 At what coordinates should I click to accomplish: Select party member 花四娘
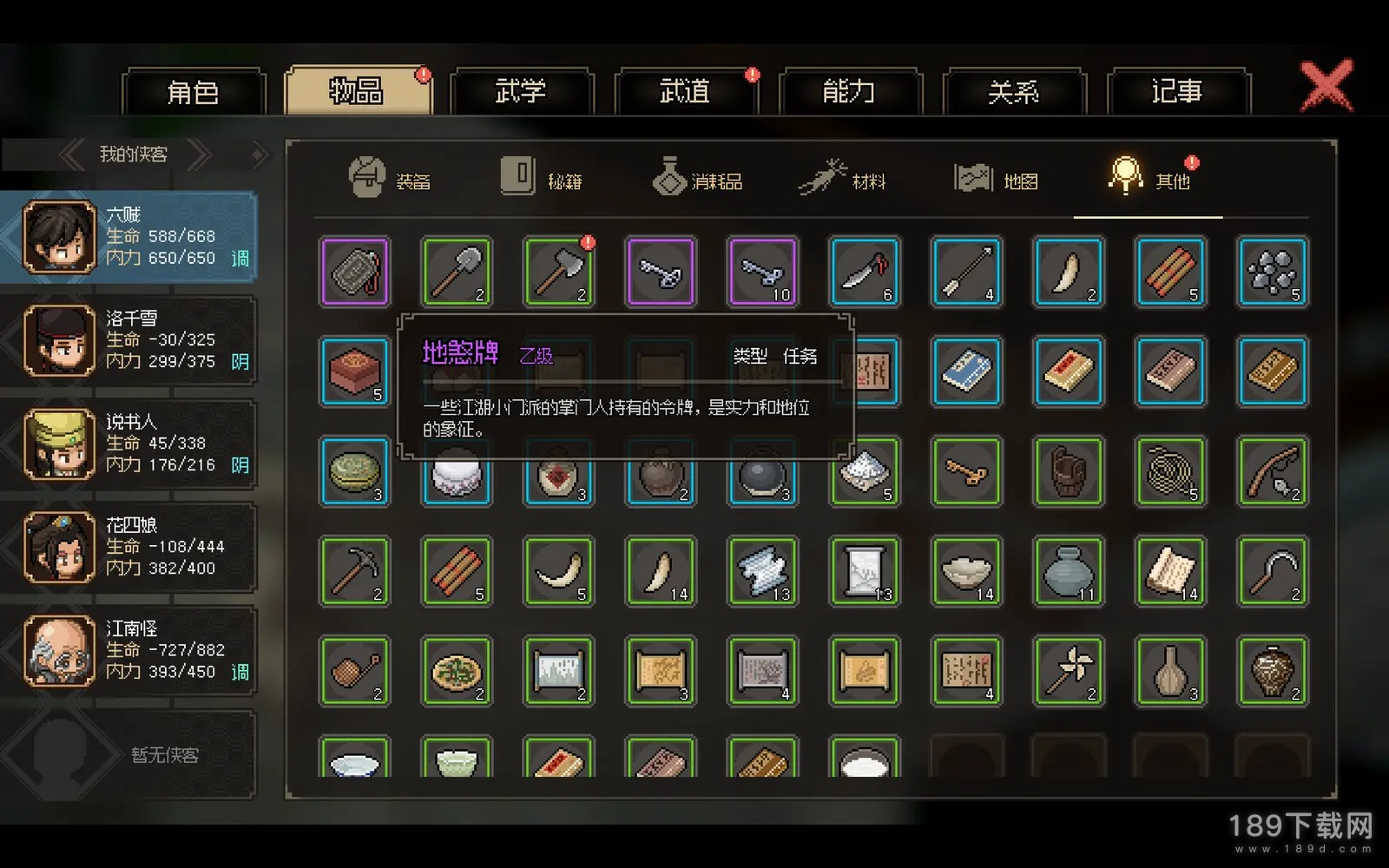pyautogui.click(x=130, y=547)
